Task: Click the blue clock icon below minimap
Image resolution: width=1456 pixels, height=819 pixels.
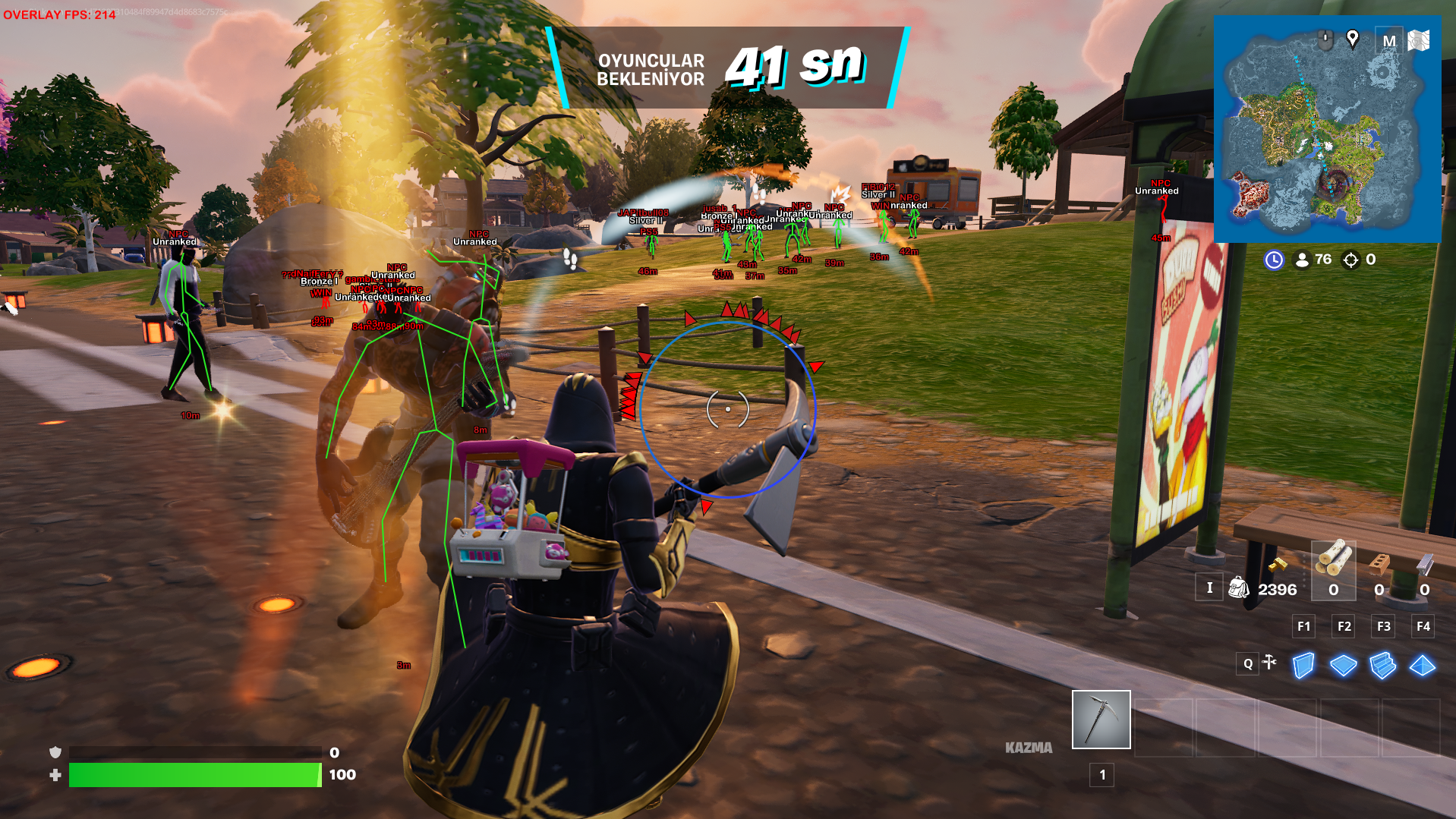Action: pos(1273,260)
